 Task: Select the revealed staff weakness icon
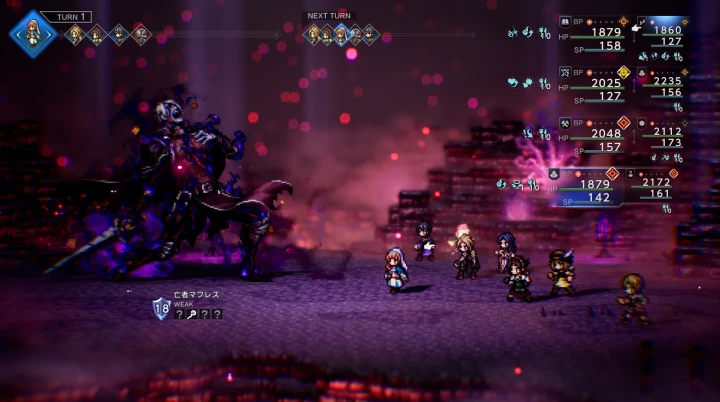pos(193,313)
